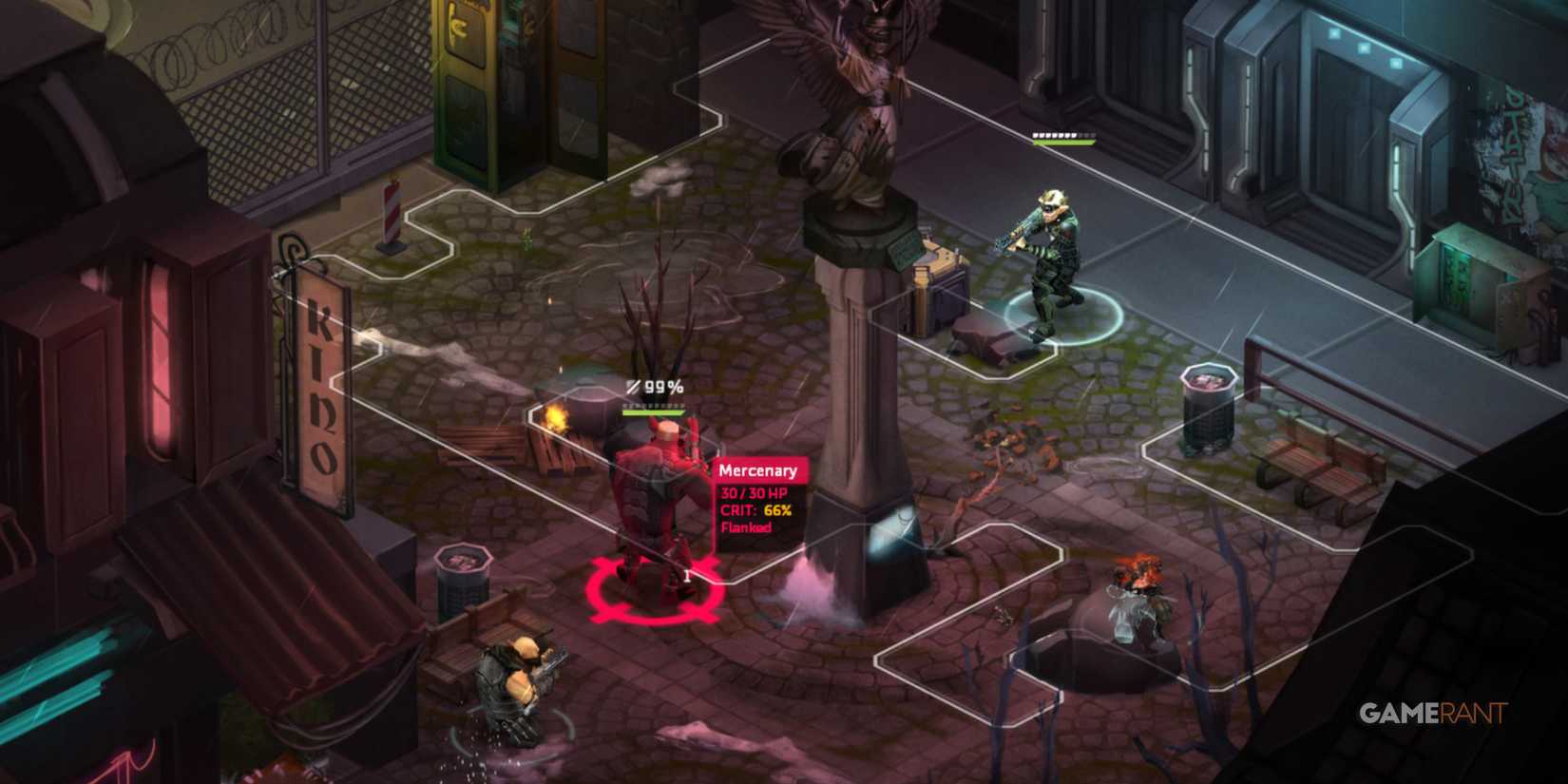Click the Flanked status indicator
Viewport: 1568px width, 784px height.
(748, 527)
